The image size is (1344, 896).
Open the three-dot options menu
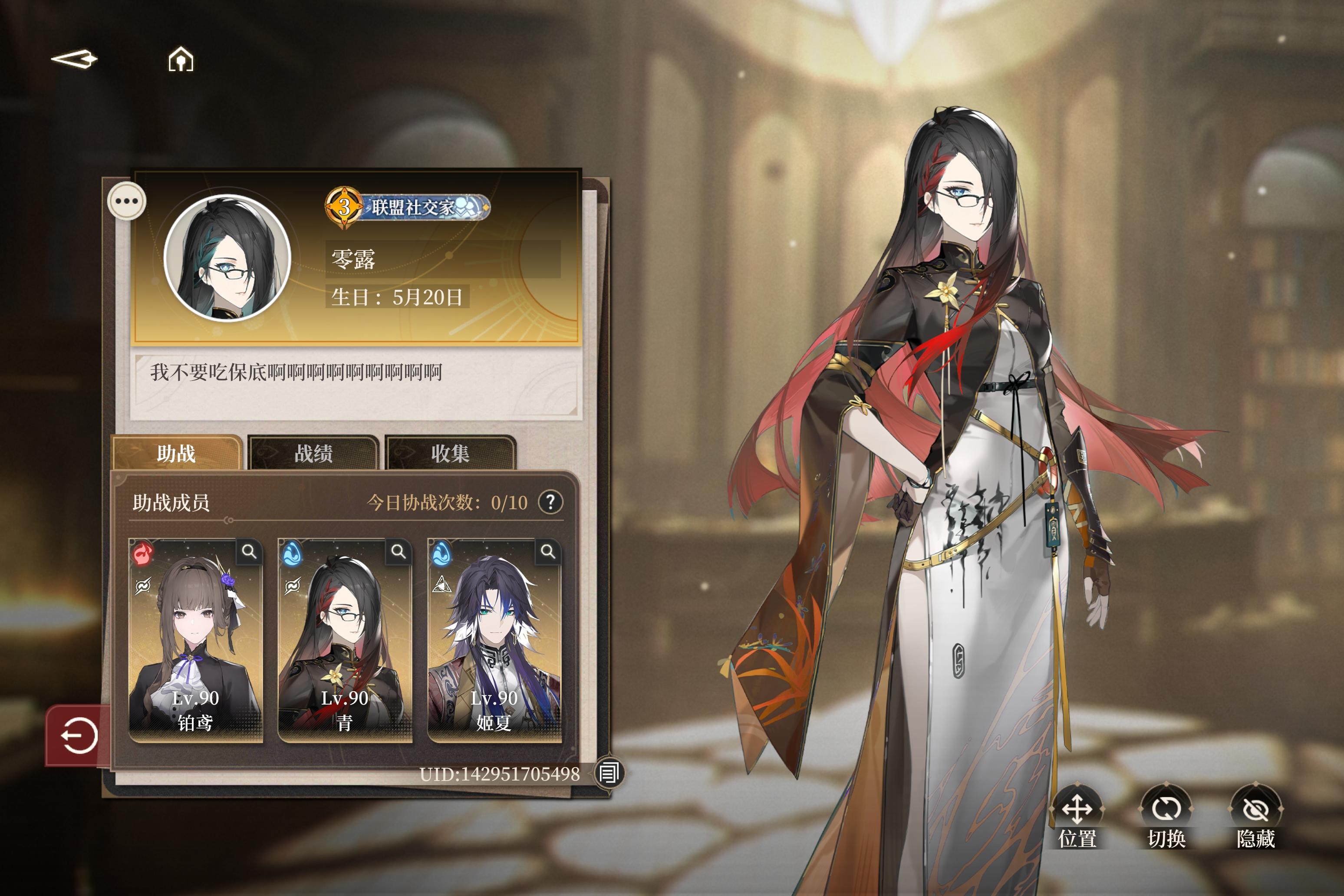pos(127,201)
